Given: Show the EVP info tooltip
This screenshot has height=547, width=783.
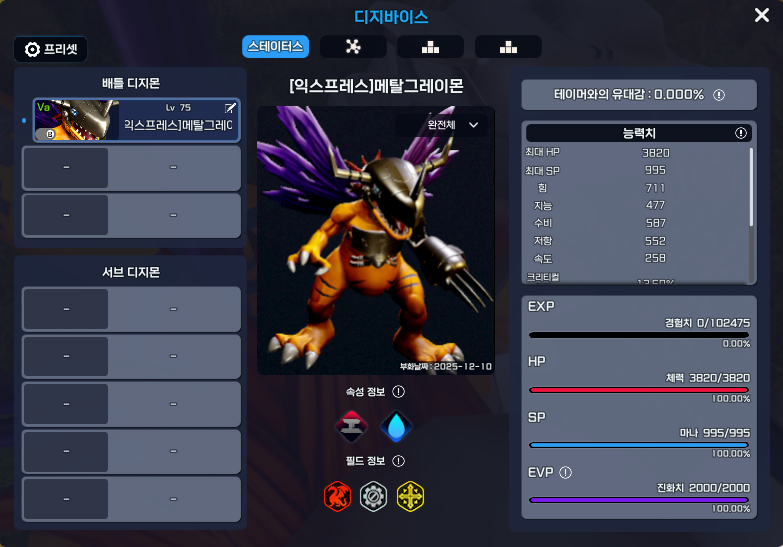Looking at the screenshot, I should (566, 472).
